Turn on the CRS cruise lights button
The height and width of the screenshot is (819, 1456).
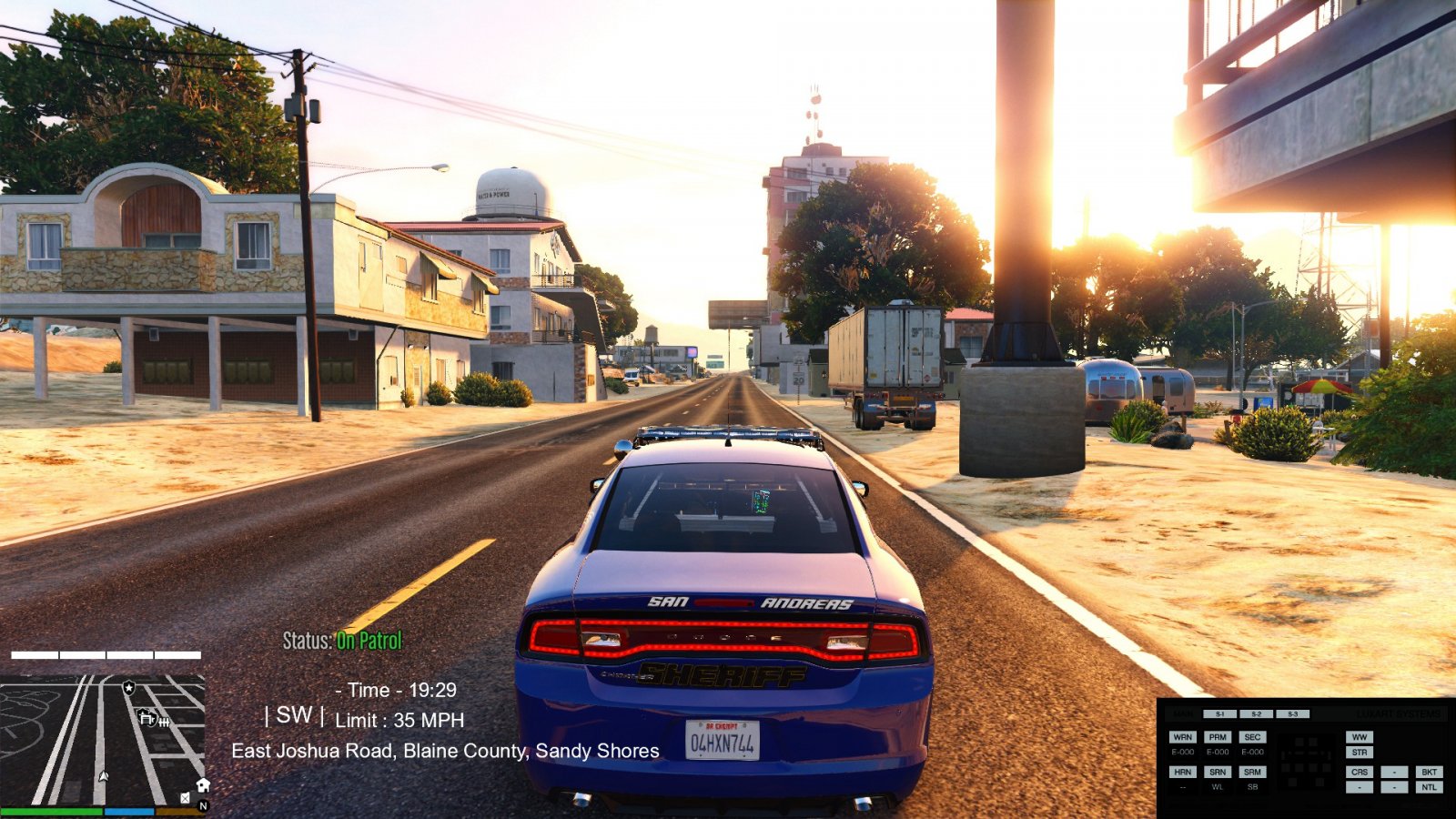[1360, 772]
